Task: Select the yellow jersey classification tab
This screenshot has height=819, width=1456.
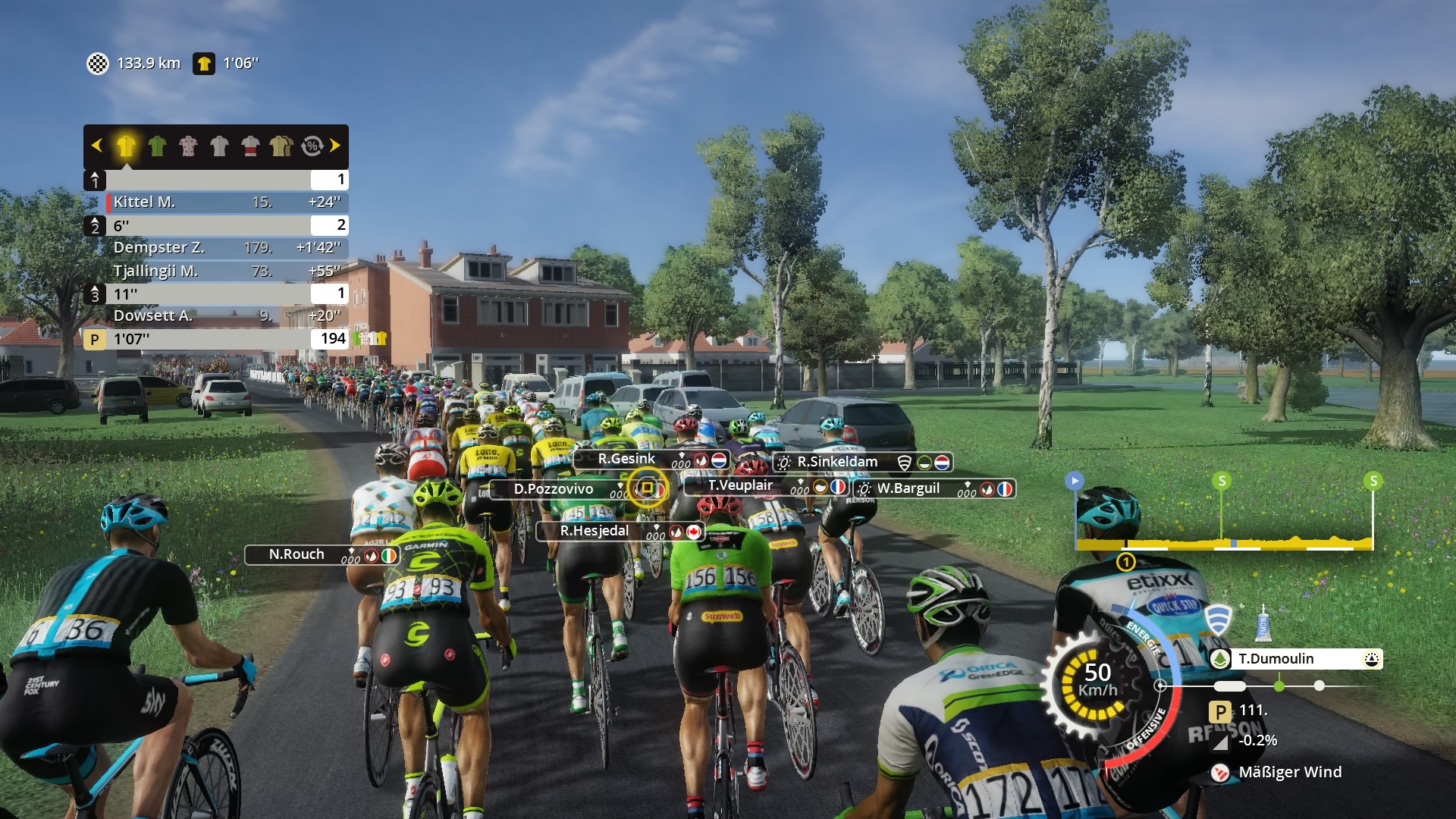Action: point(126,146)
